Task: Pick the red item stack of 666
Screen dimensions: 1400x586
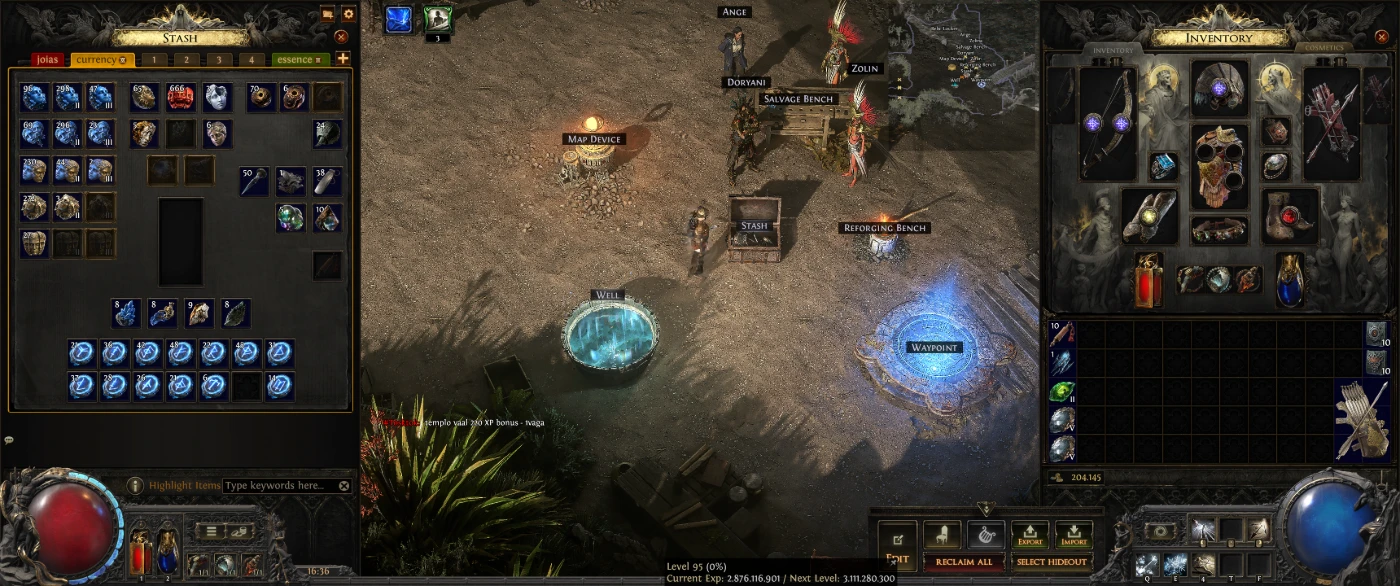Action: click(180, 97)
